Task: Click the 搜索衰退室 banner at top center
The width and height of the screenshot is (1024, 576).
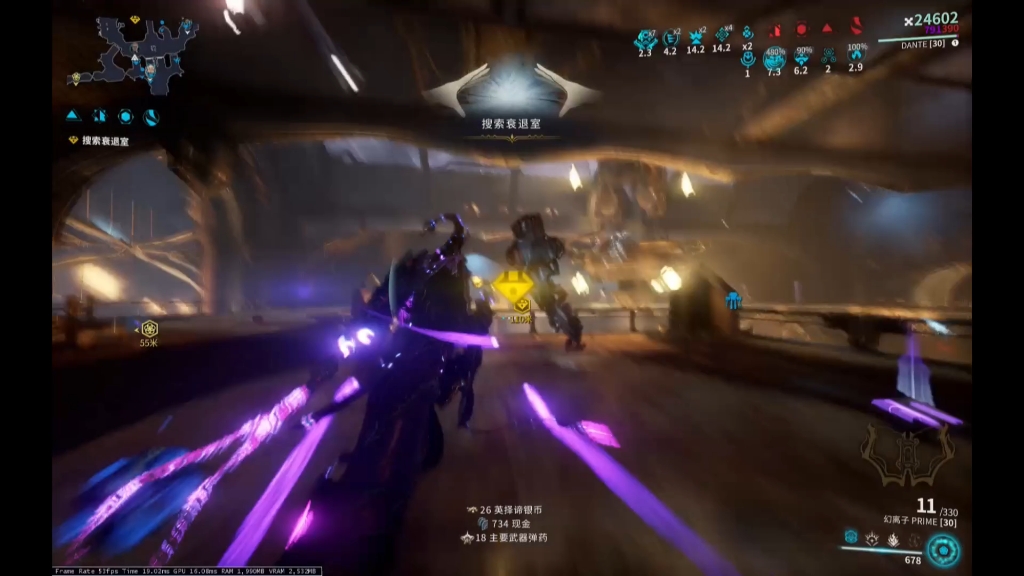Action: click(512, 124)
